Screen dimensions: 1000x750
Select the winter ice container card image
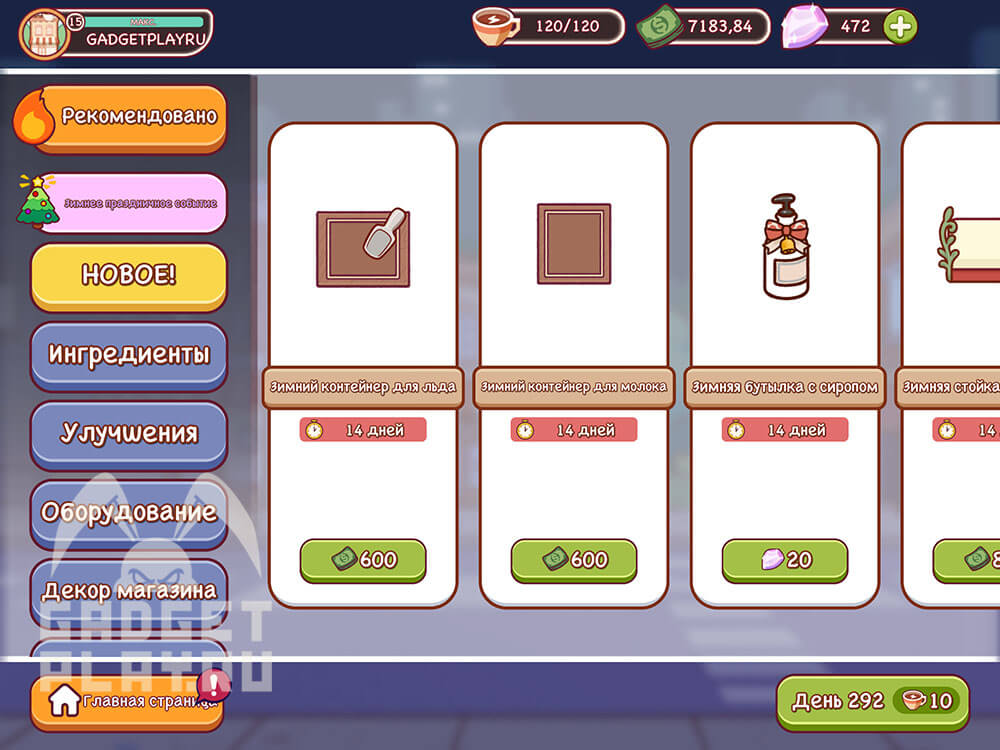[363, 247]
